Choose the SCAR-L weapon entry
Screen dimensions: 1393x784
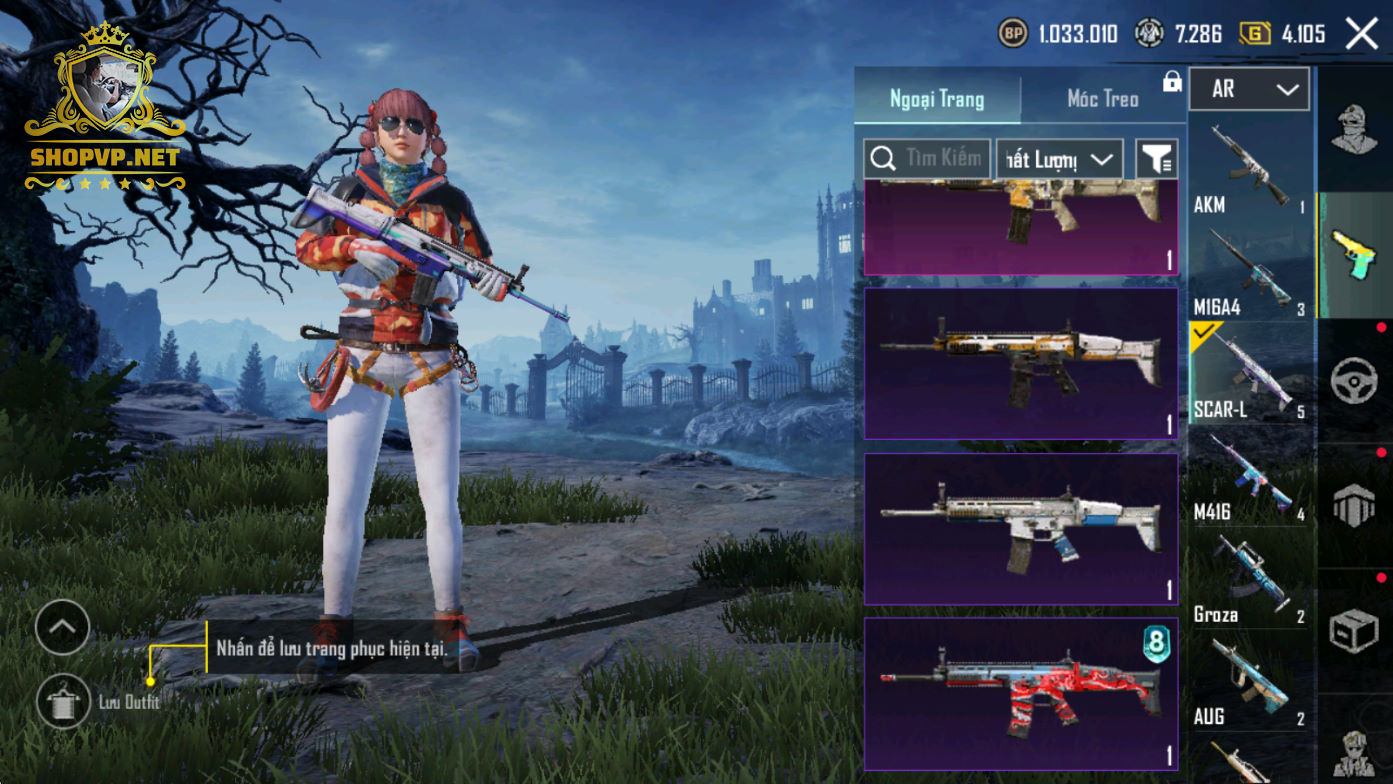[x=1249, y=374]
